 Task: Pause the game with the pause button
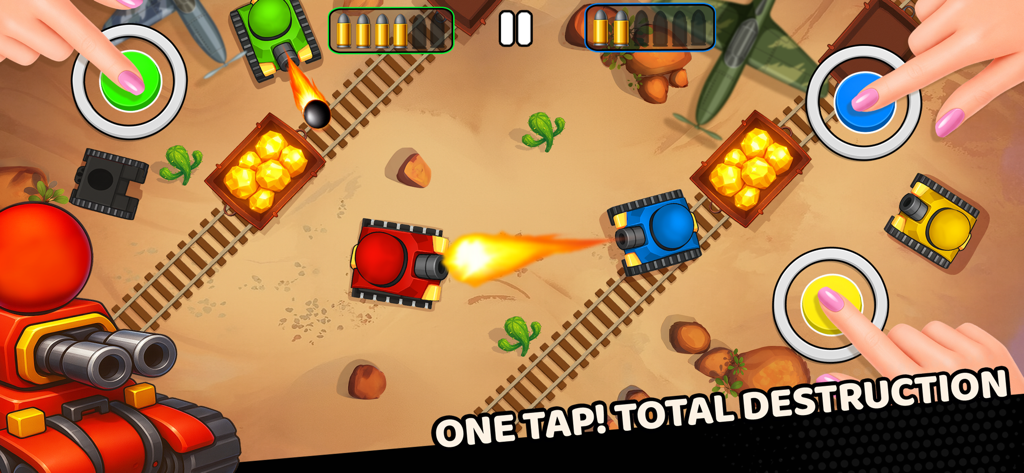pyautogui.click(x=515, y=29)
